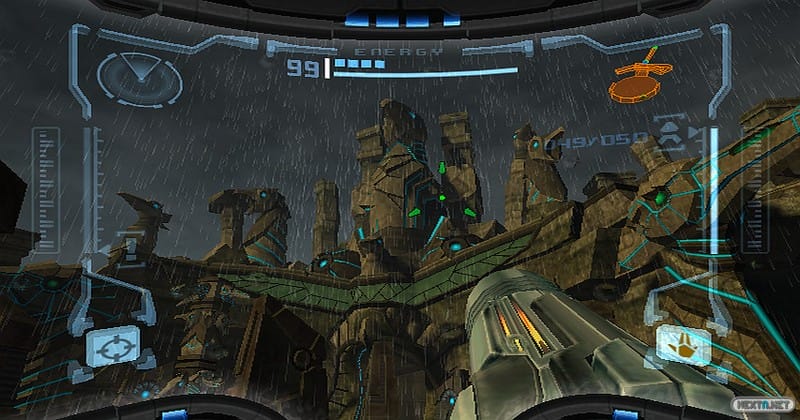
Task: Select the missile launcher icon
Action: [669, 135]
